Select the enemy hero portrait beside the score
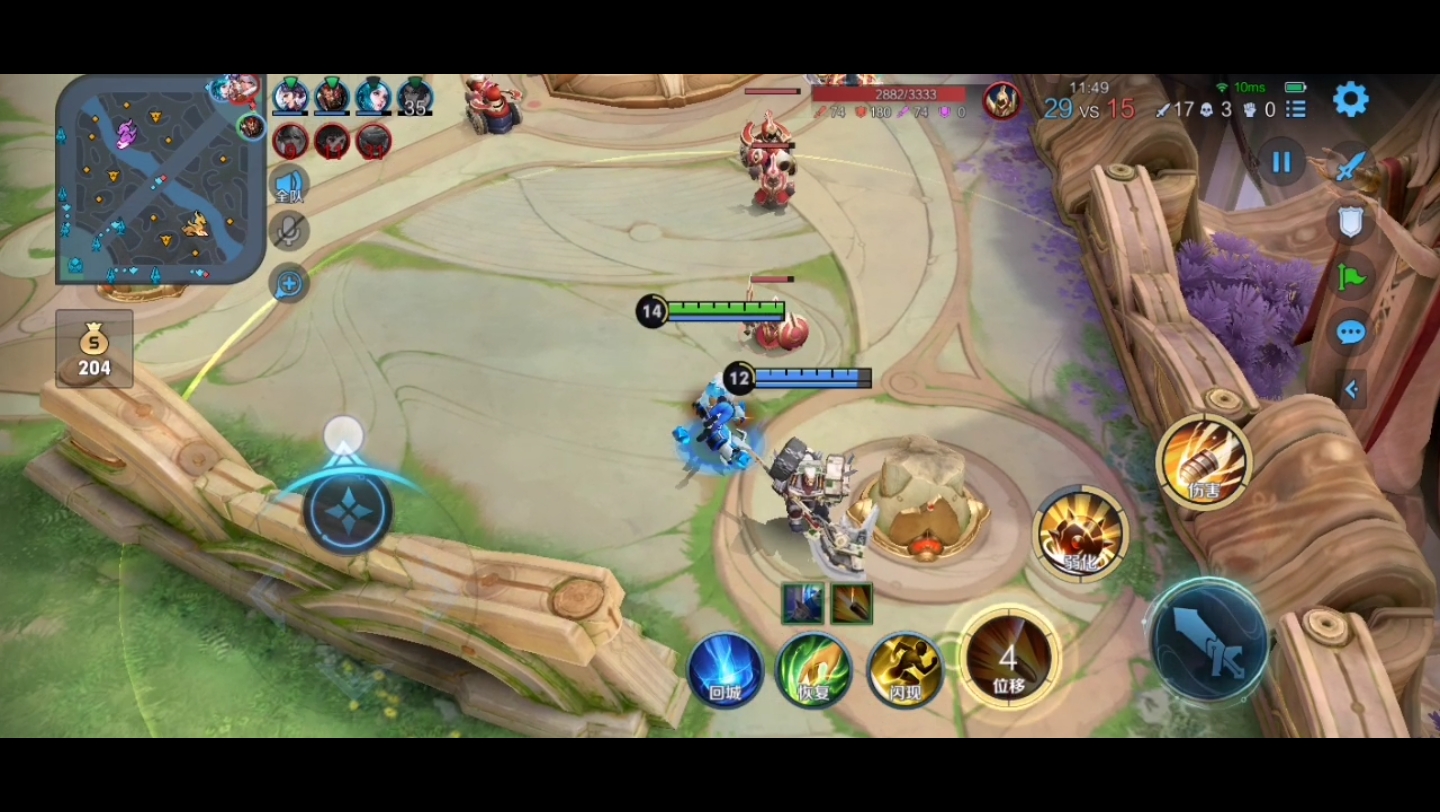The image size is (1440, 812). (x=1001, y=100)
